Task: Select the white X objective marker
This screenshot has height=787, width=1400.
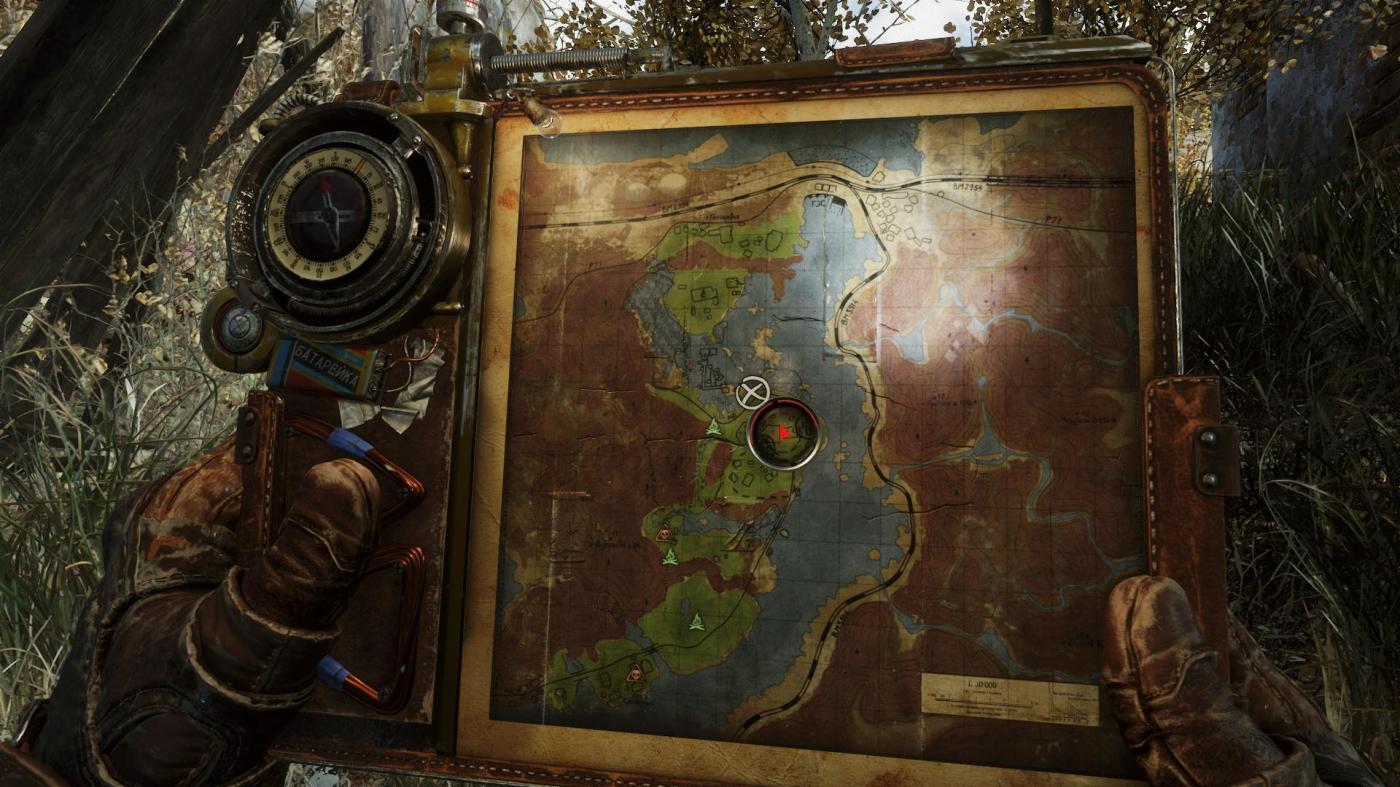Action: coord(752,392)
